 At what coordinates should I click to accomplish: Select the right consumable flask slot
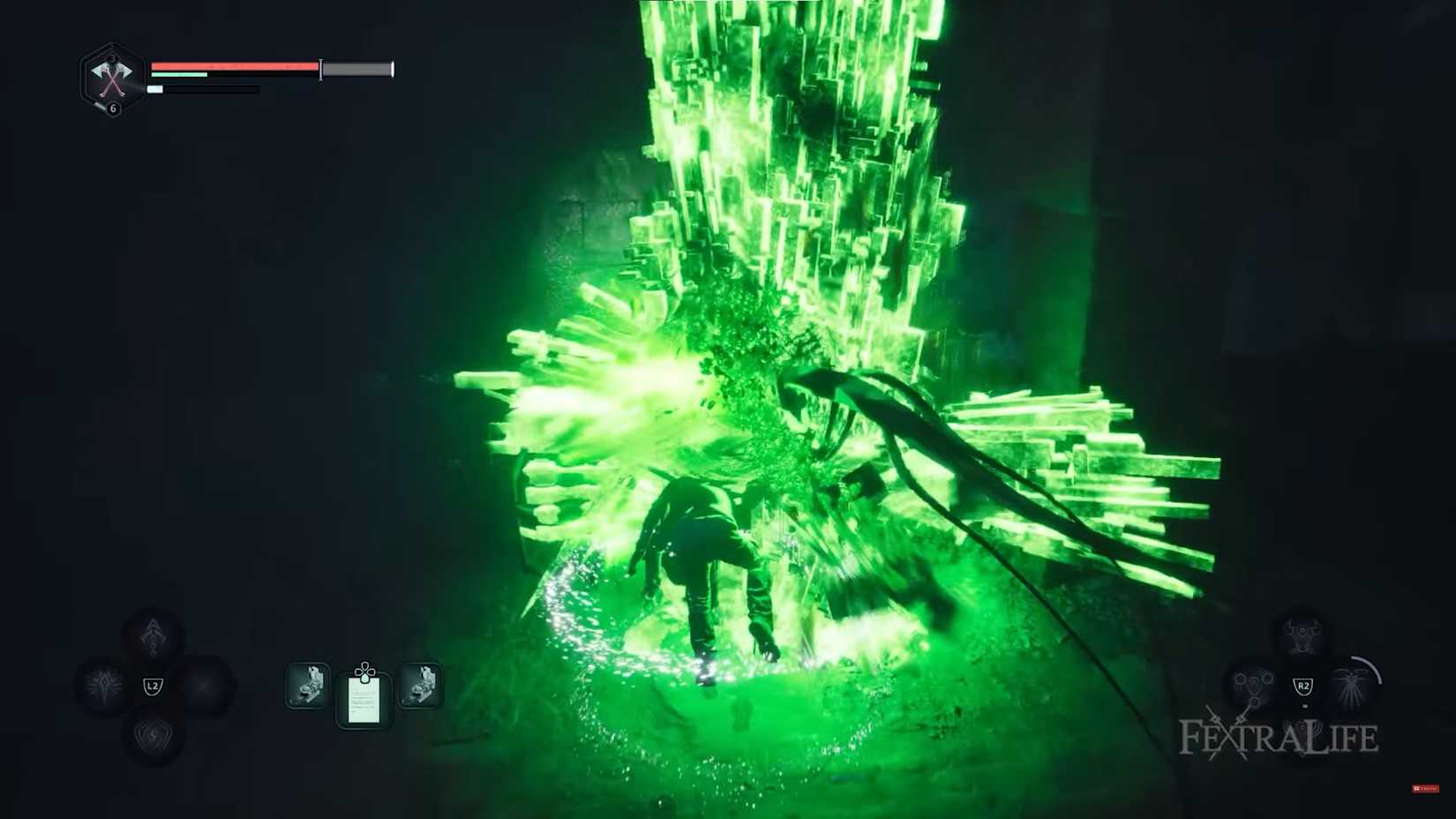point(421,684)
